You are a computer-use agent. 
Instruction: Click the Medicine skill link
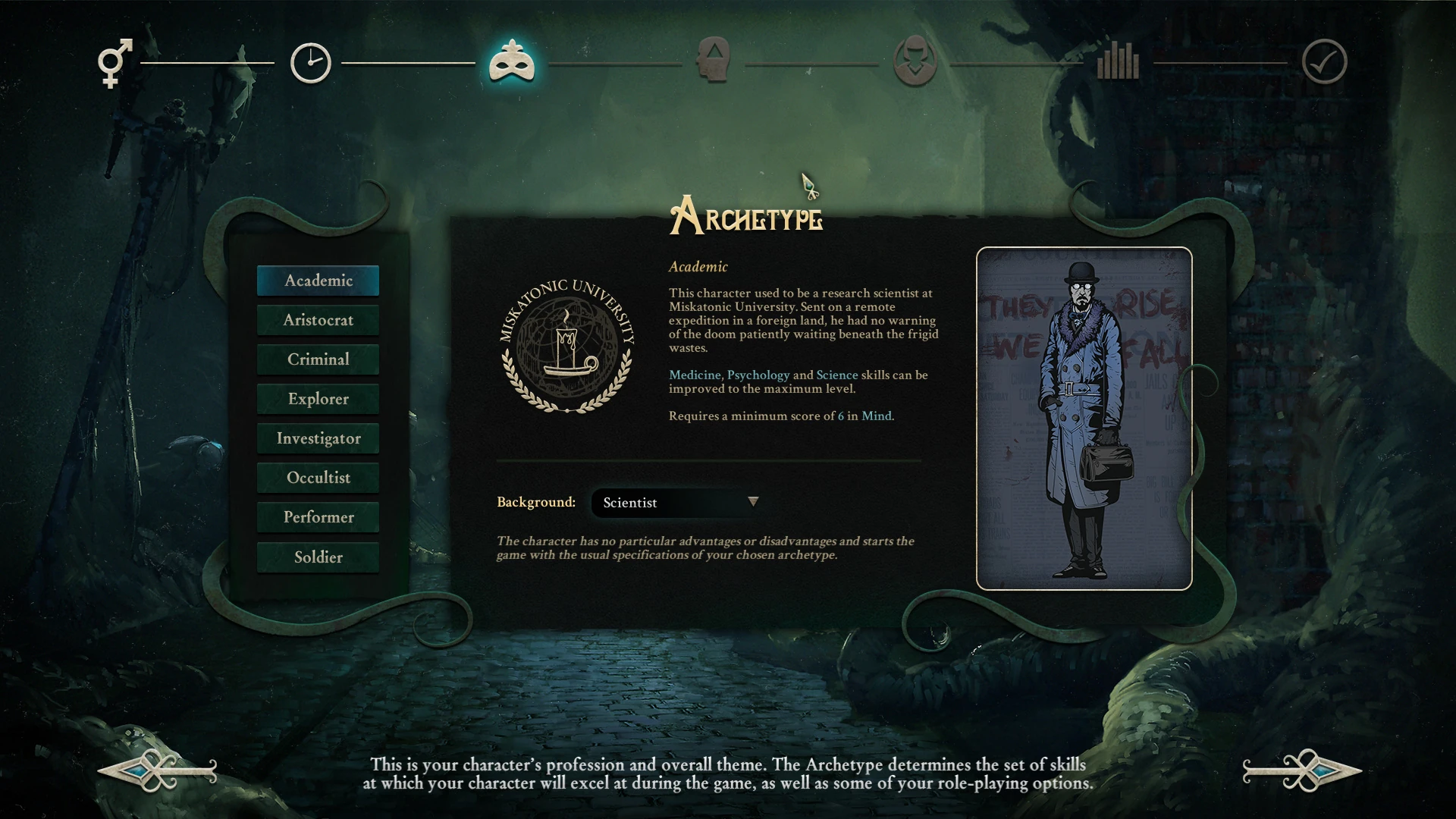[x=694, y=375]
